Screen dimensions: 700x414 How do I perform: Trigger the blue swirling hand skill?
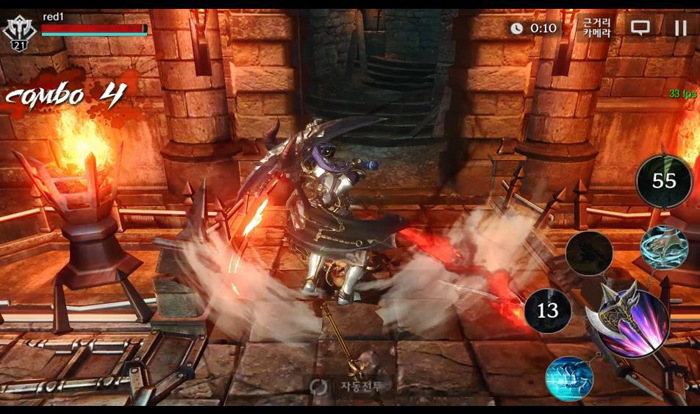click(664, 247)
